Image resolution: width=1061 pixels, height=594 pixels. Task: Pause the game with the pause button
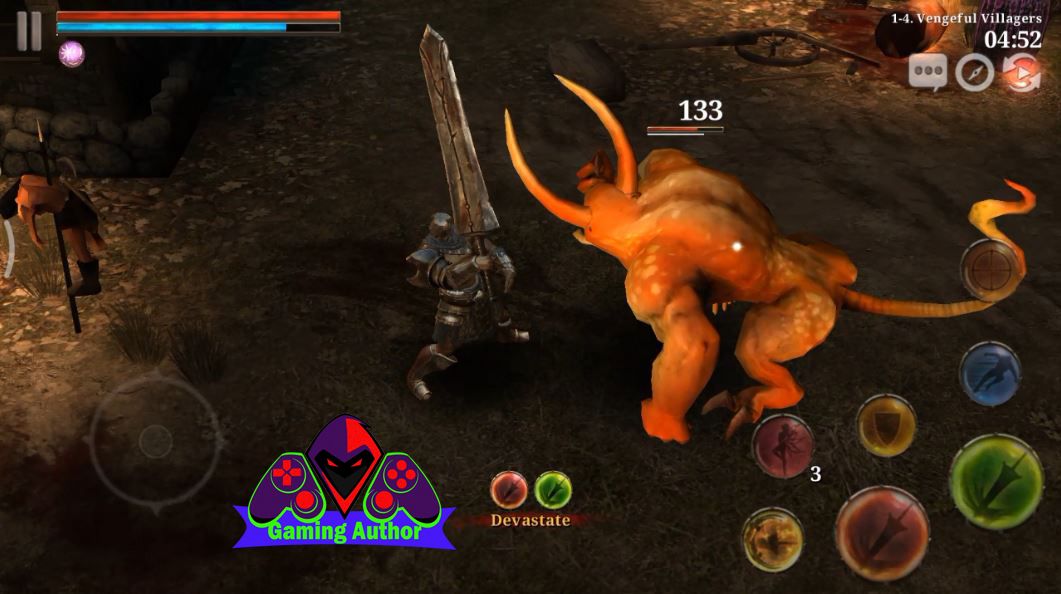[29, 31]
